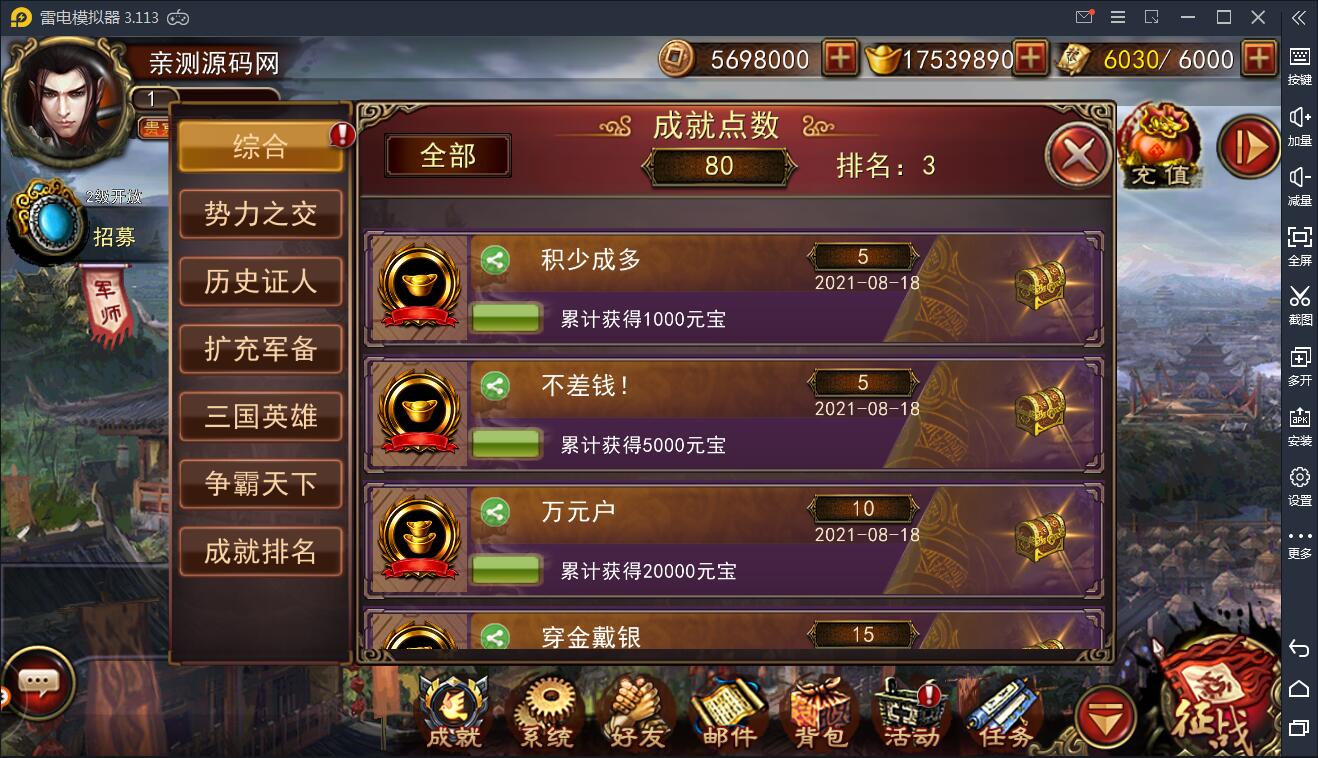Take a screenshot with the 截图 sidebar icon
Viewport: 1318px width, 758px height.
point(1299,305)
